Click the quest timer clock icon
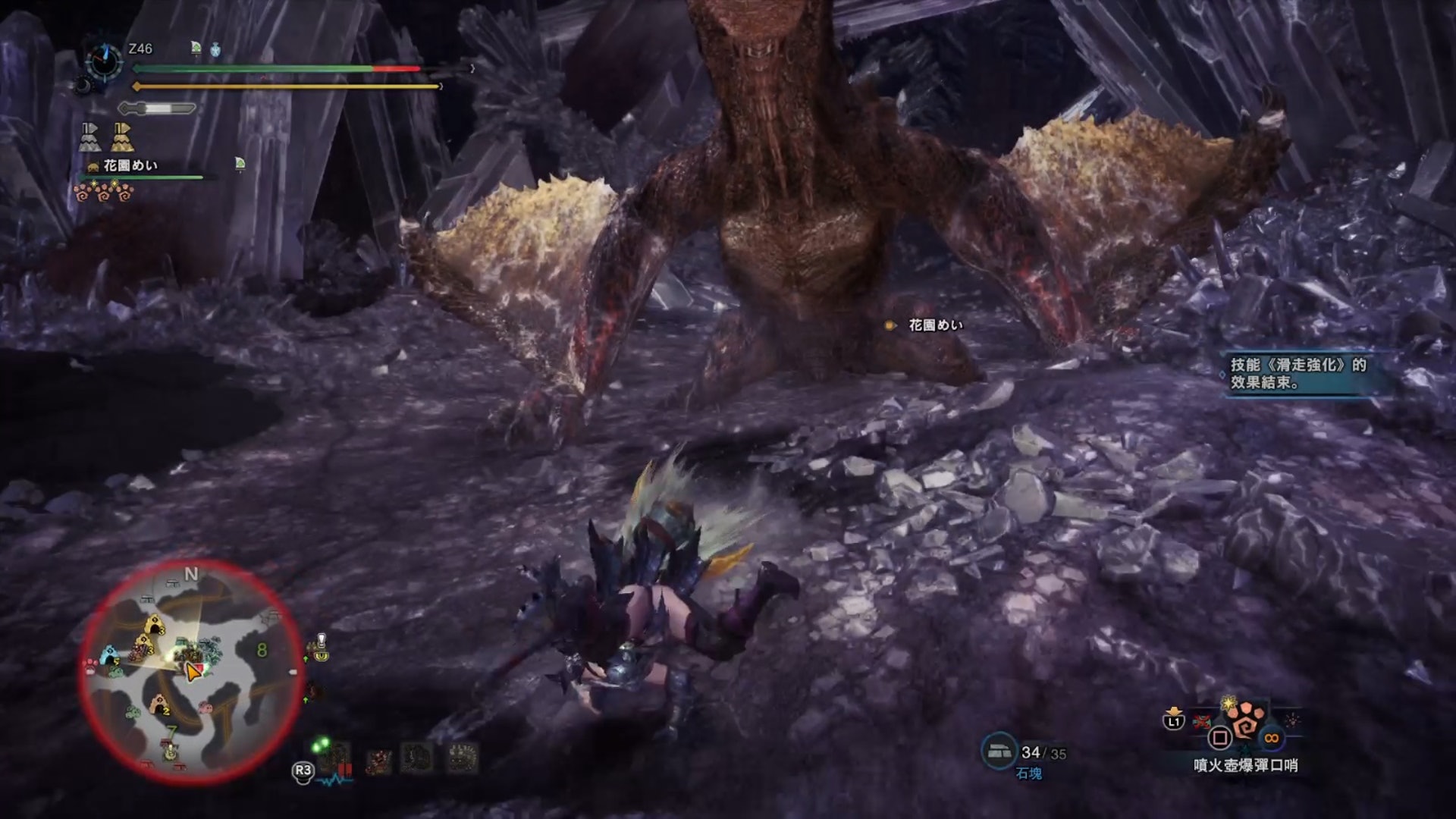This screenshot has height=819, width=1456. 105,60
